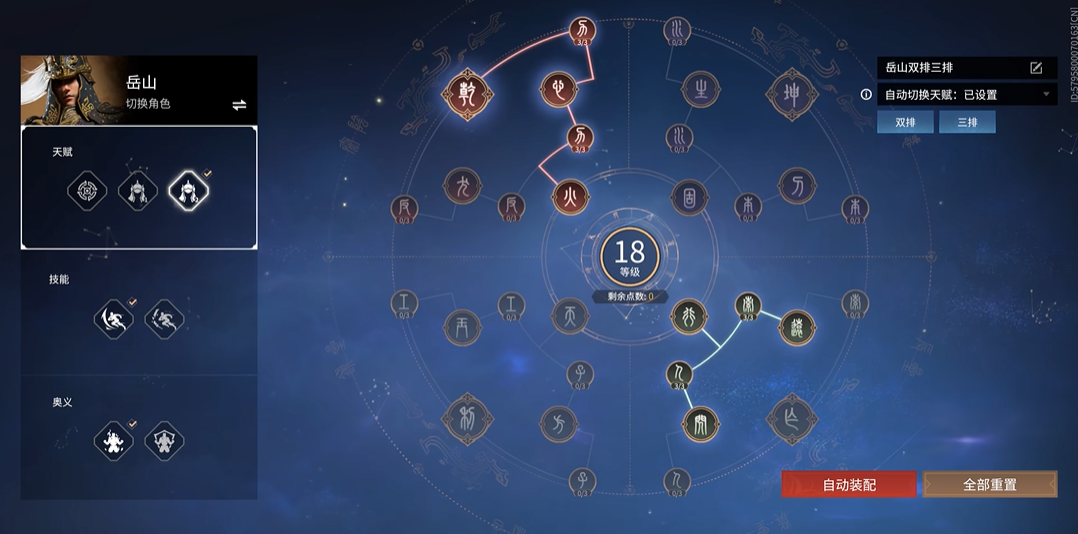Select the middle talent page icon
This screenshot has width=1078, height=534.
(138, 190)
